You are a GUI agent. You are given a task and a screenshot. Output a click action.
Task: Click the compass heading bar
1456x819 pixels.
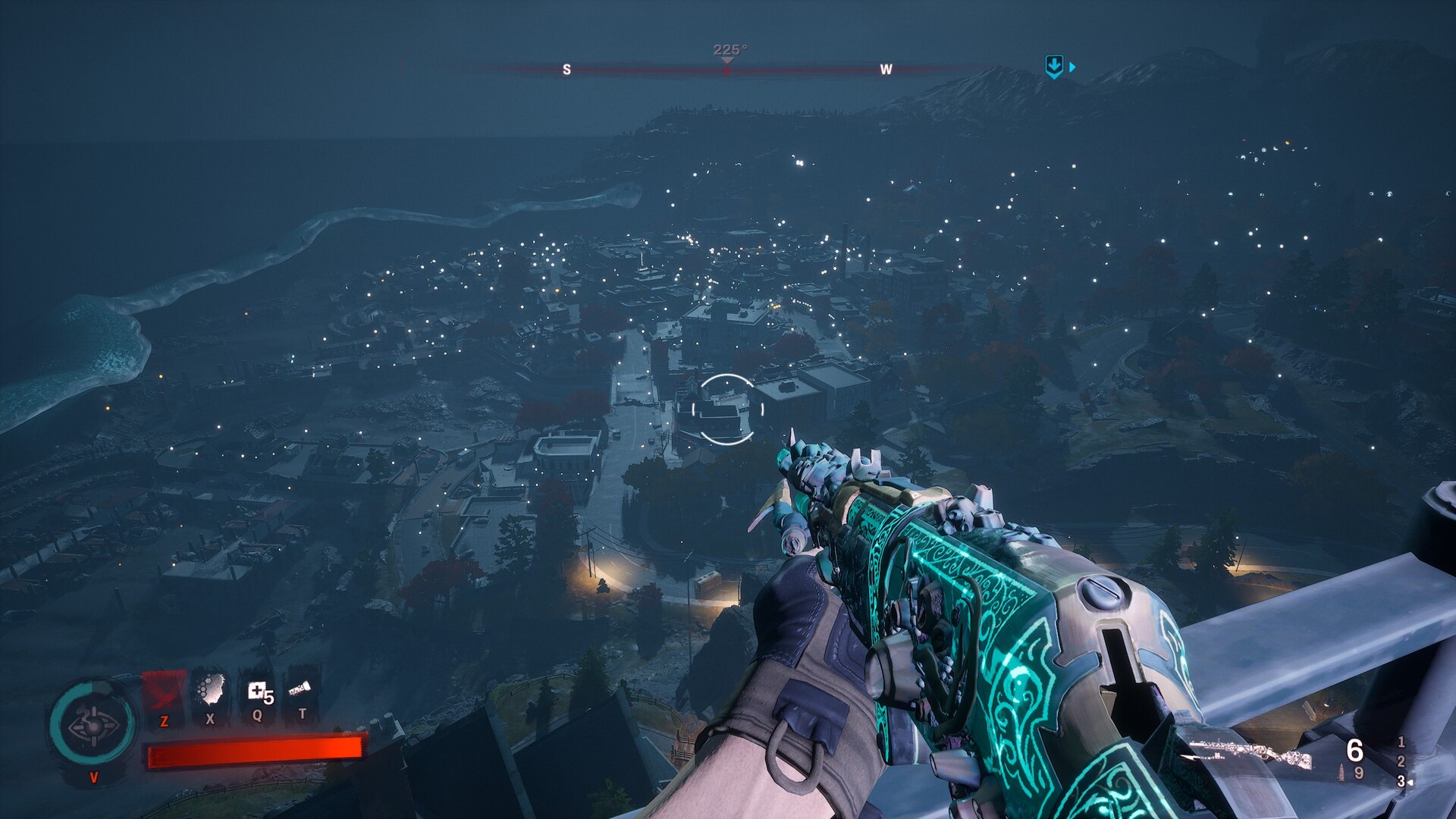pos(726,70)
